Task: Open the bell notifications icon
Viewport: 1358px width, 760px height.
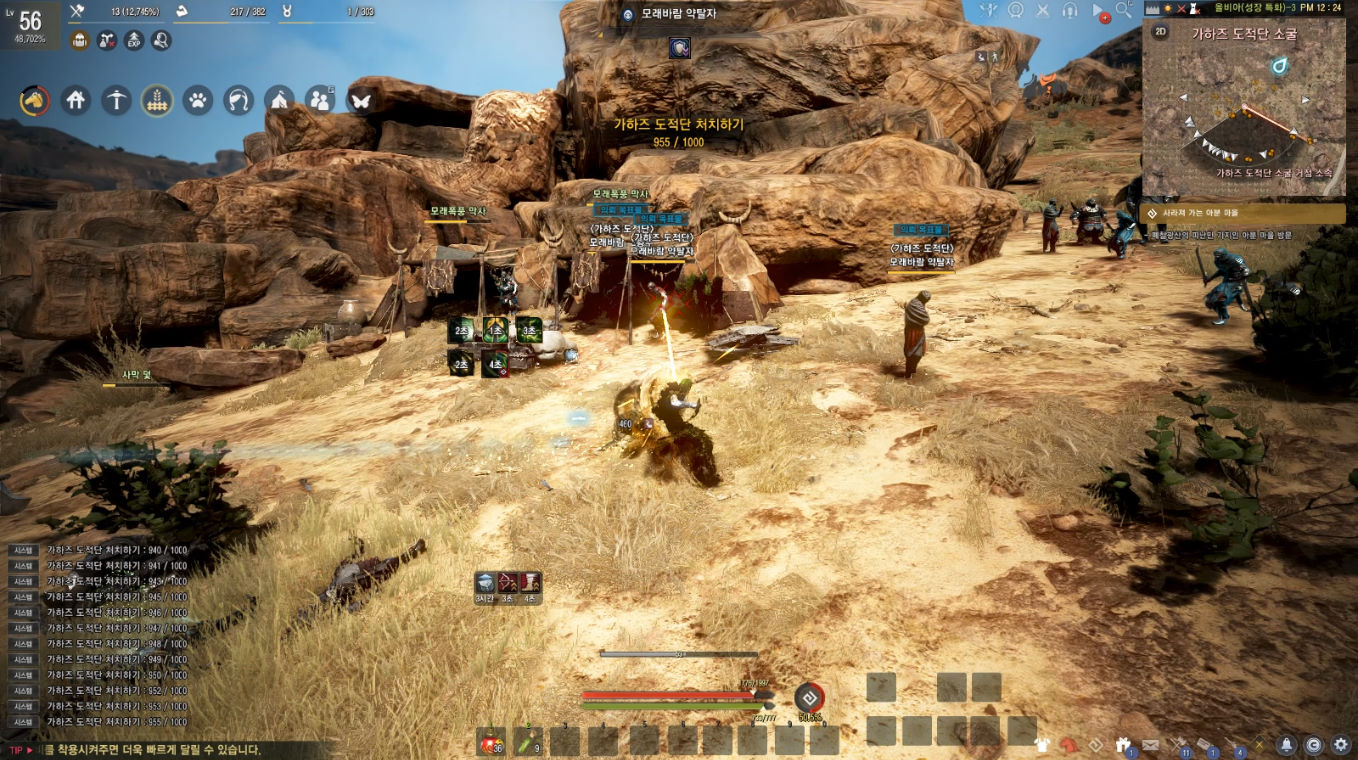Action: coord(1287,745)
